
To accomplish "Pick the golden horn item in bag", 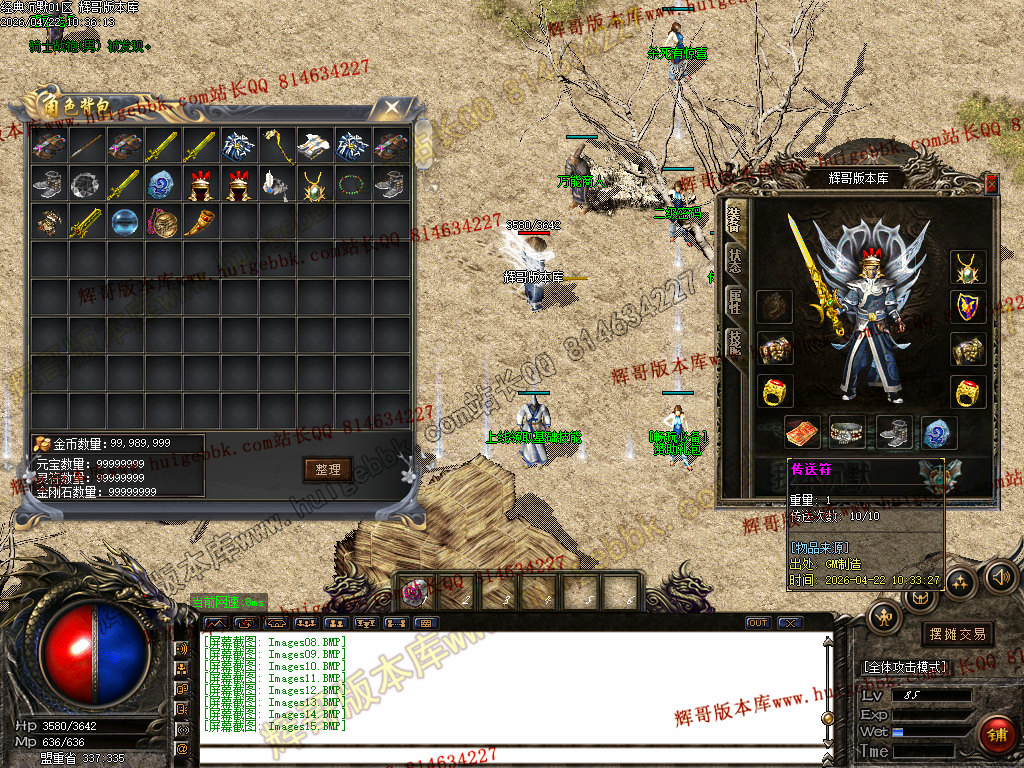I will coord(201,221).
